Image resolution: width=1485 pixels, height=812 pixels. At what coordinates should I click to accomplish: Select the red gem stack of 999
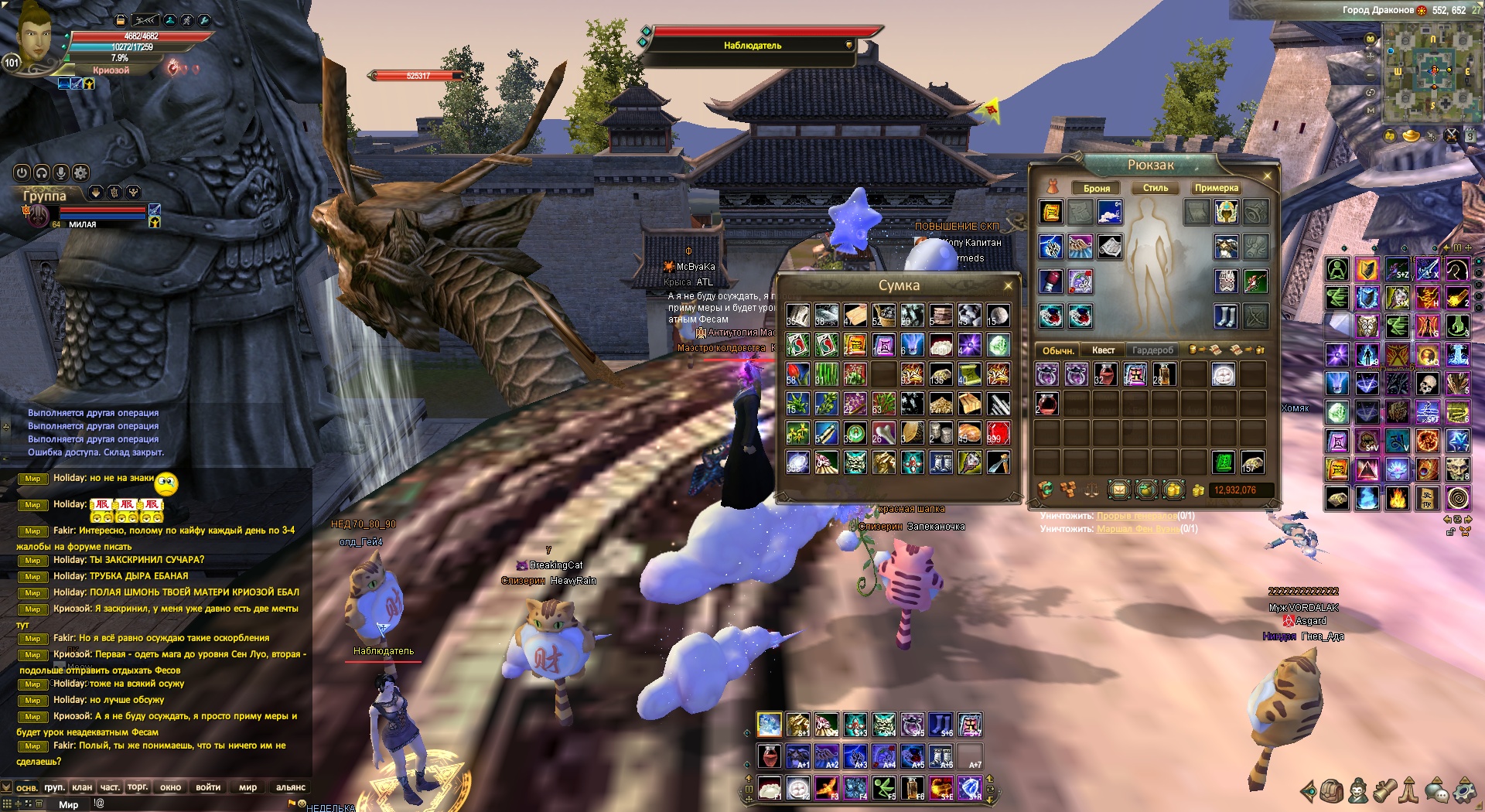(x=998, y=433)
